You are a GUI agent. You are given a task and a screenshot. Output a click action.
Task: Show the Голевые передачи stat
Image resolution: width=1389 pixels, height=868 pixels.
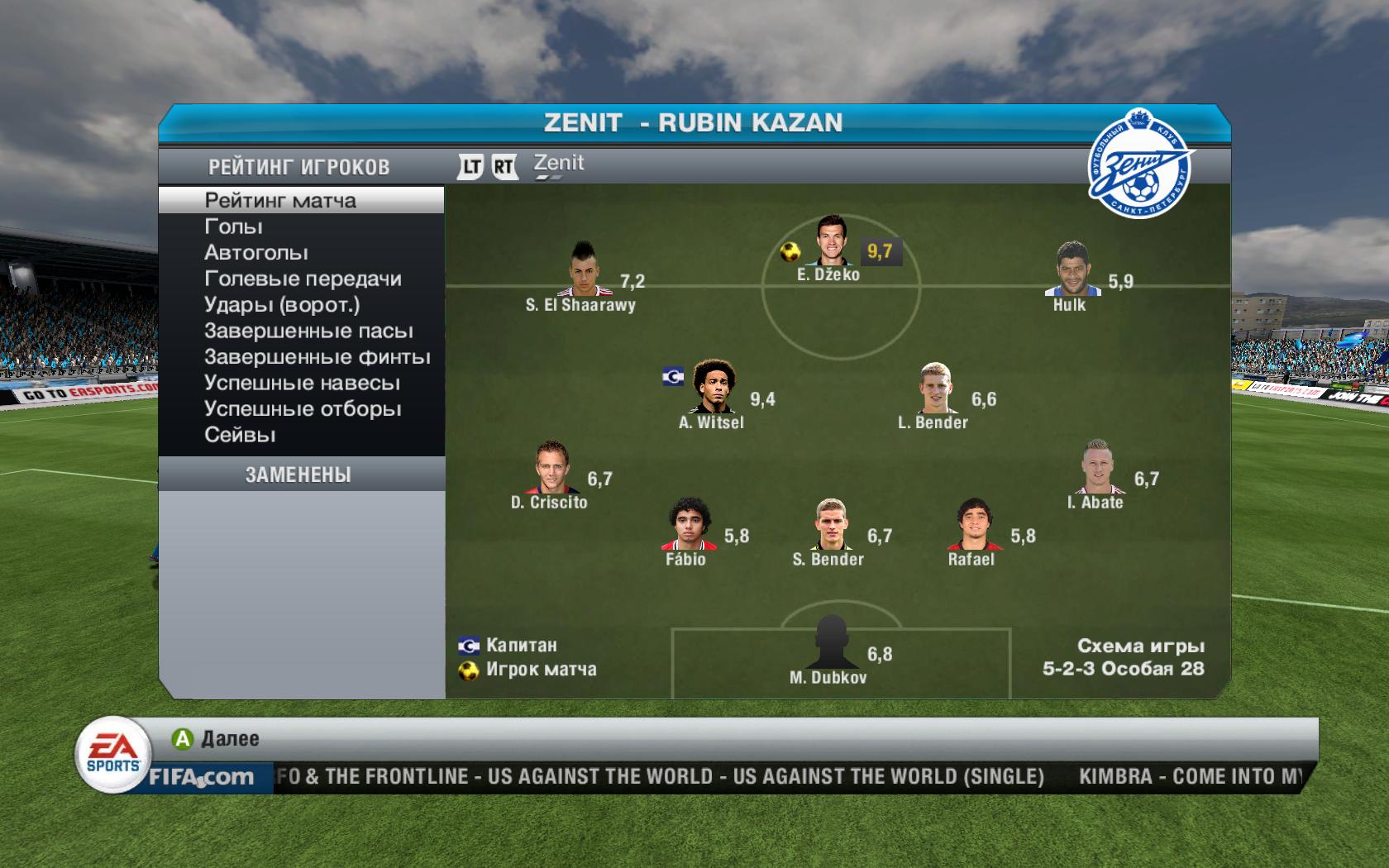click(303, 279)
